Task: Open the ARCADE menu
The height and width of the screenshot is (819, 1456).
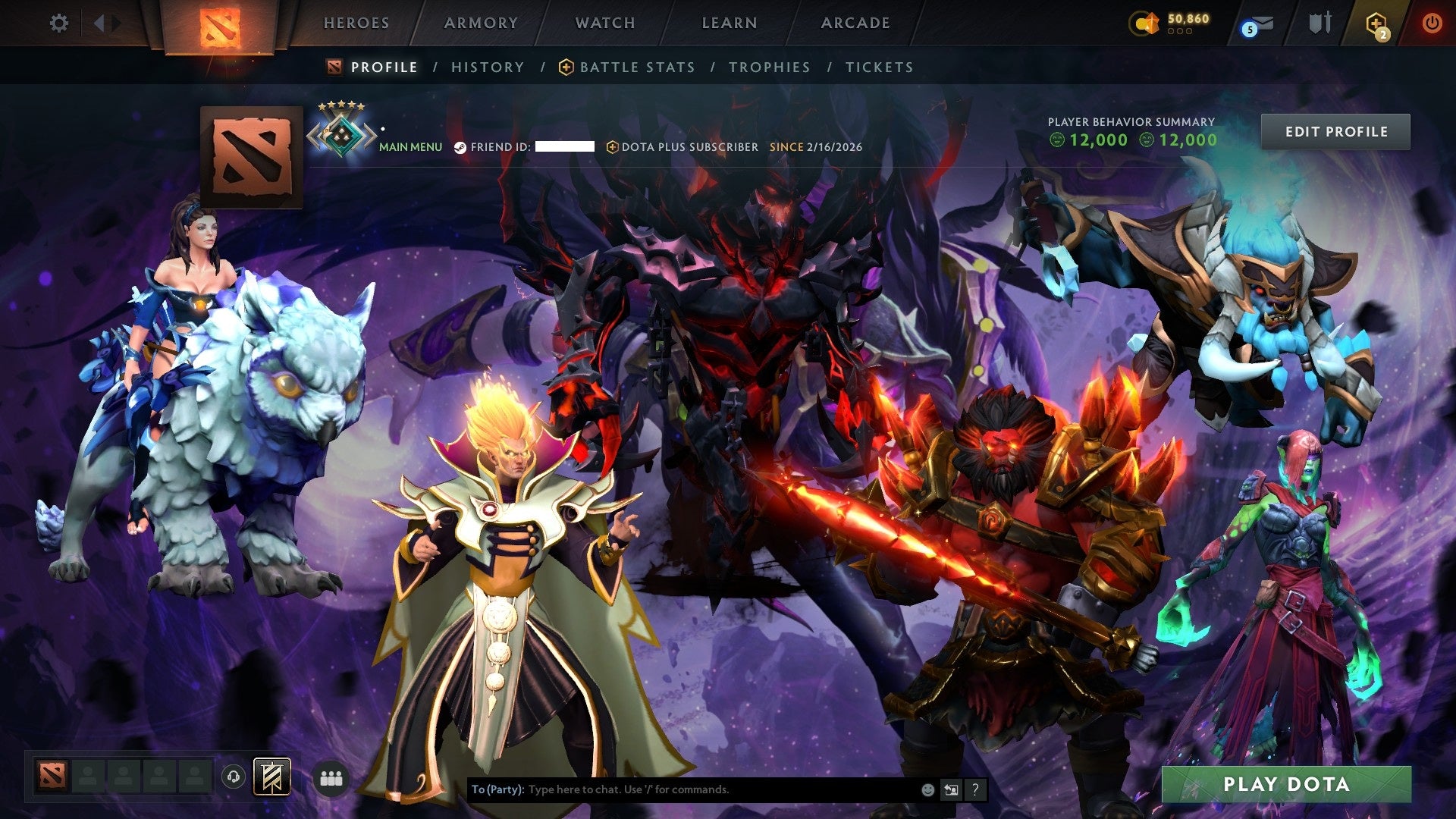Action: [x=855, y=23]
